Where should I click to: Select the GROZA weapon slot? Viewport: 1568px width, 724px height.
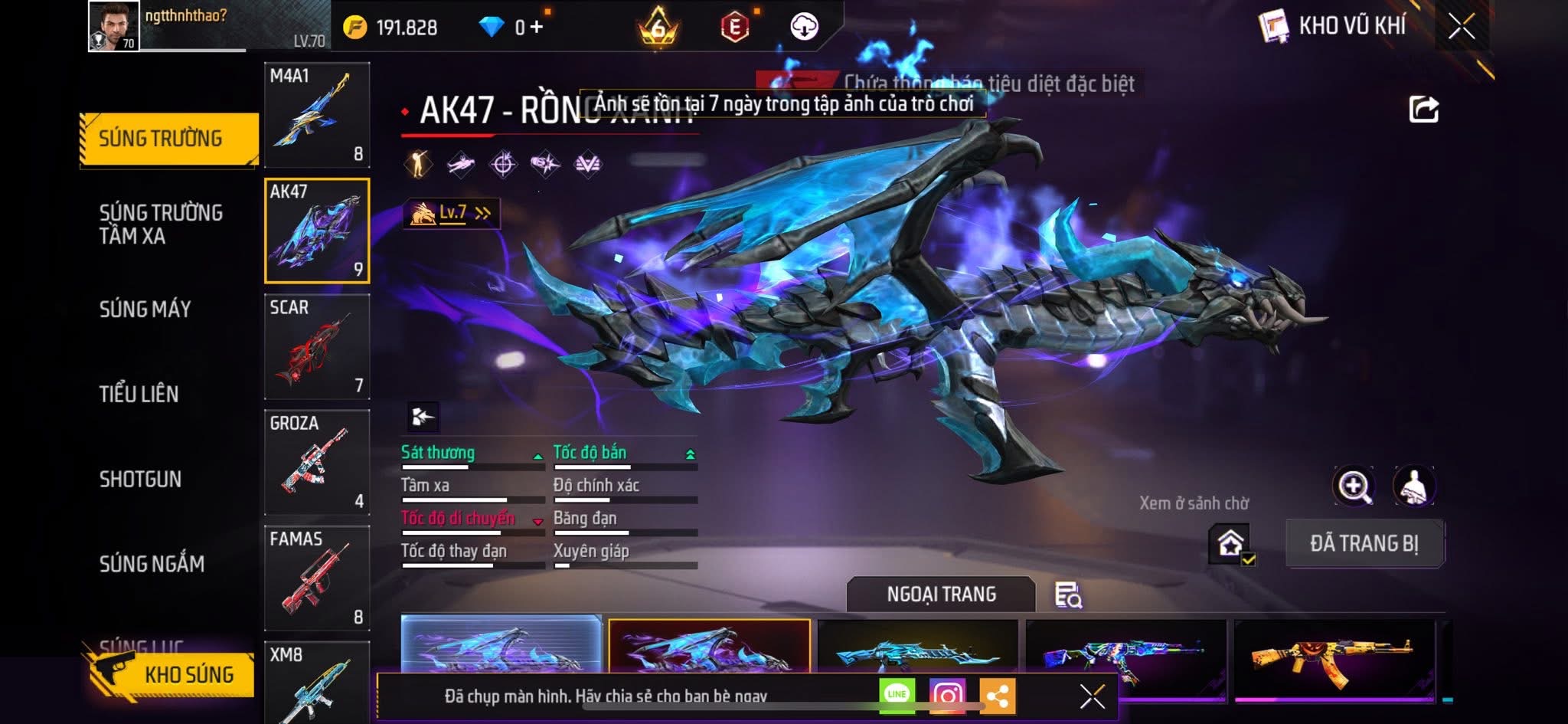click(x=317, y=462)
